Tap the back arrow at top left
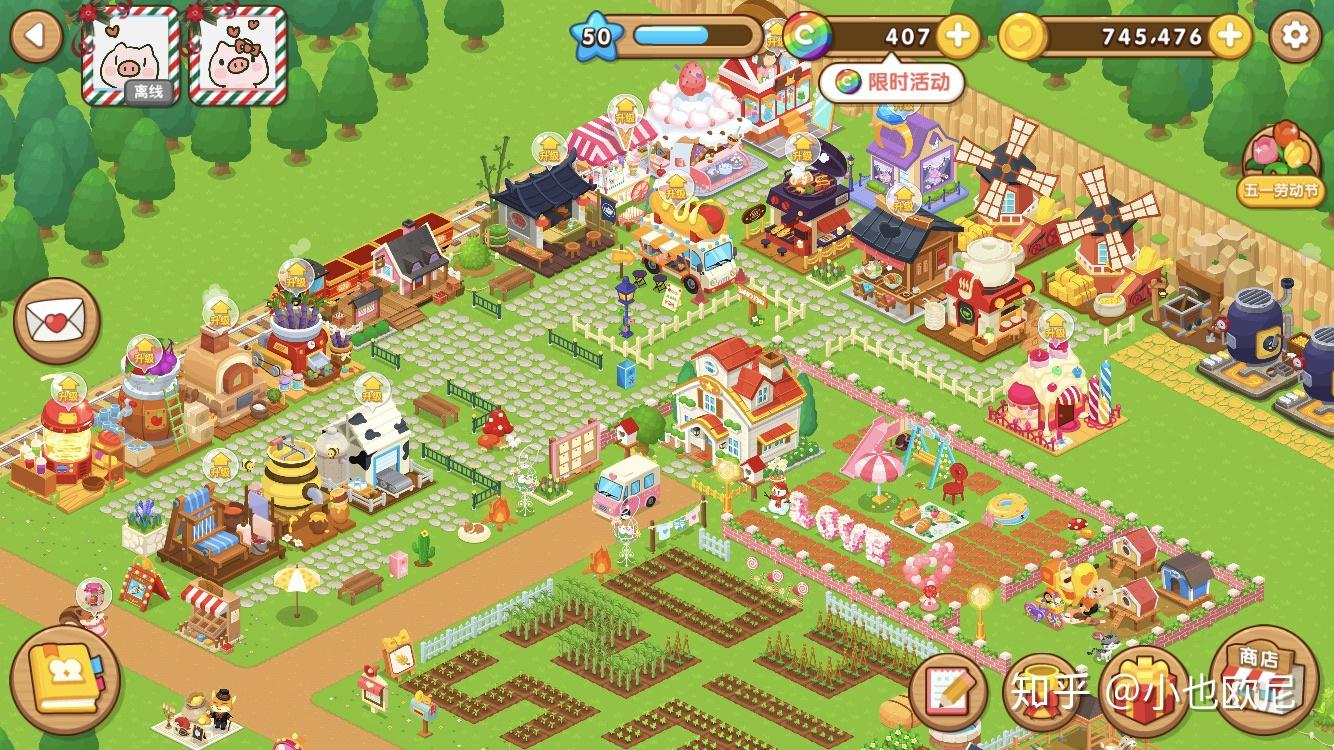This screenshot has height=750, width=1334. click(36, 34)
